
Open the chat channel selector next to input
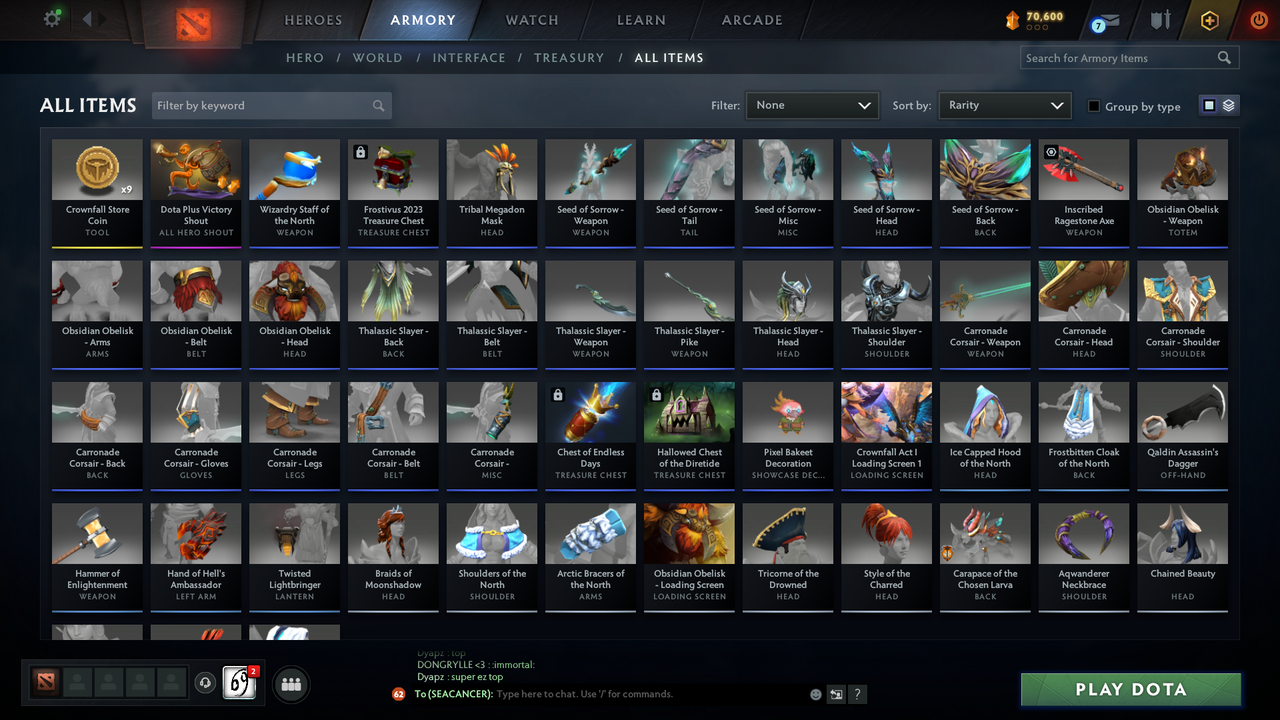[x=836, y=693]
